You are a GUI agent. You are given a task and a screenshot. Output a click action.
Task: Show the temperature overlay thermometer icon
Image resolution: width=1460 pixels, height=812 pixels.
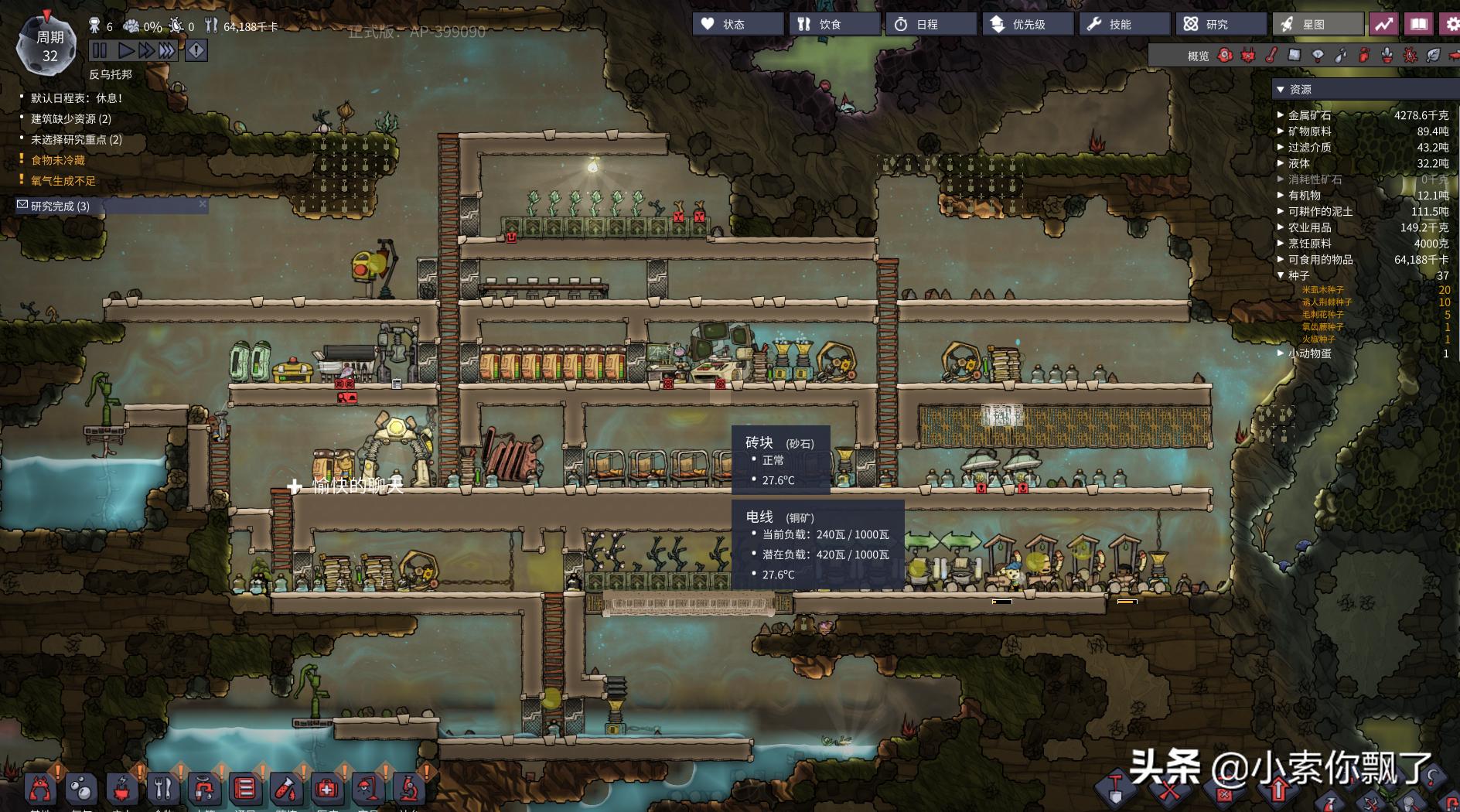[x=1271, y=56]
